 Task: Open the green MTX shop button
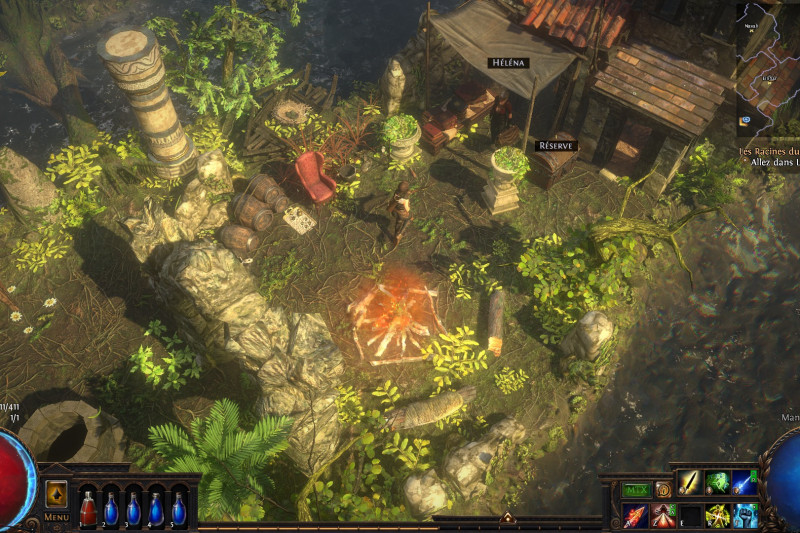(636, 490)
